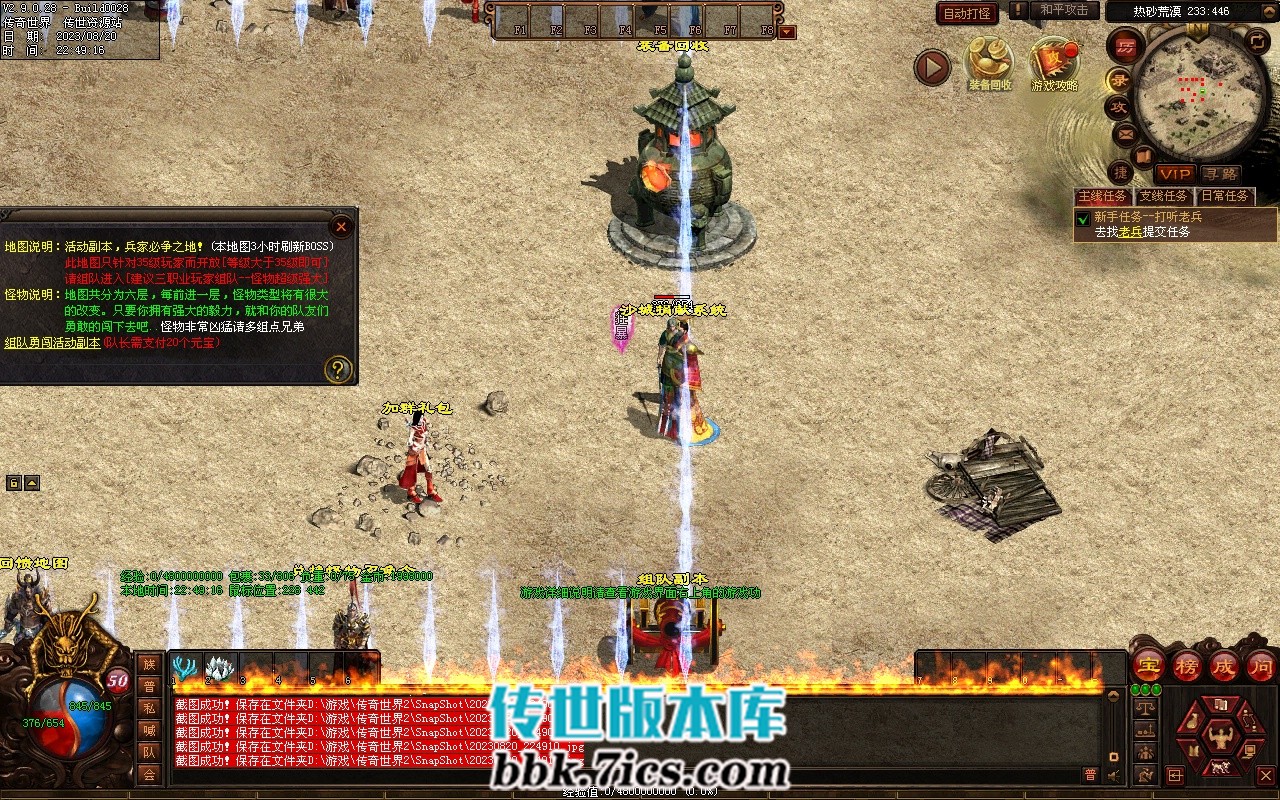Switch to the 支线任务 tab
This screenshot has width=1280, height=800.
(1164, 196)
